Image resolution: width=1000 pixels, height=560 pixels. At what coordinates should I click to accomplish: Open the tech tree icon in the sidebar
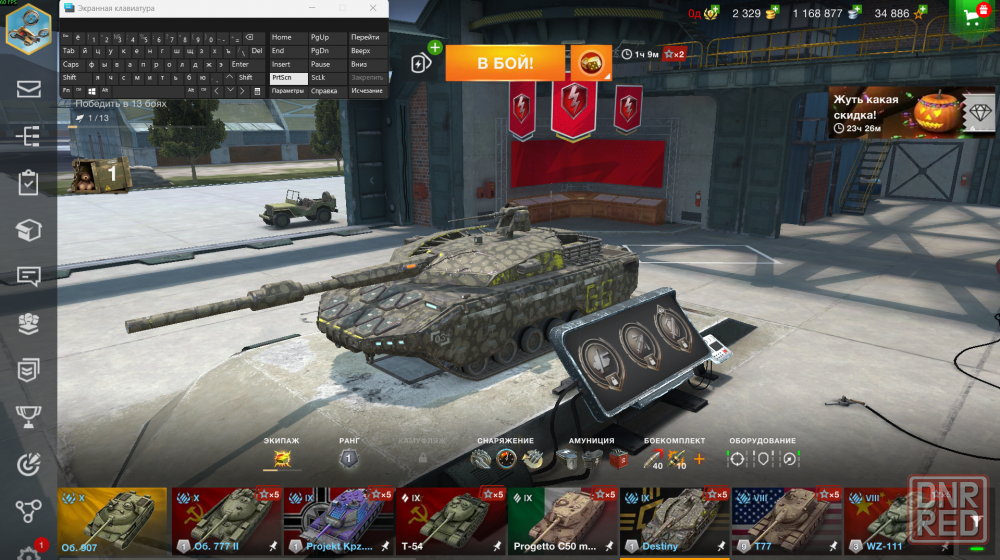(x=28, y=136)
